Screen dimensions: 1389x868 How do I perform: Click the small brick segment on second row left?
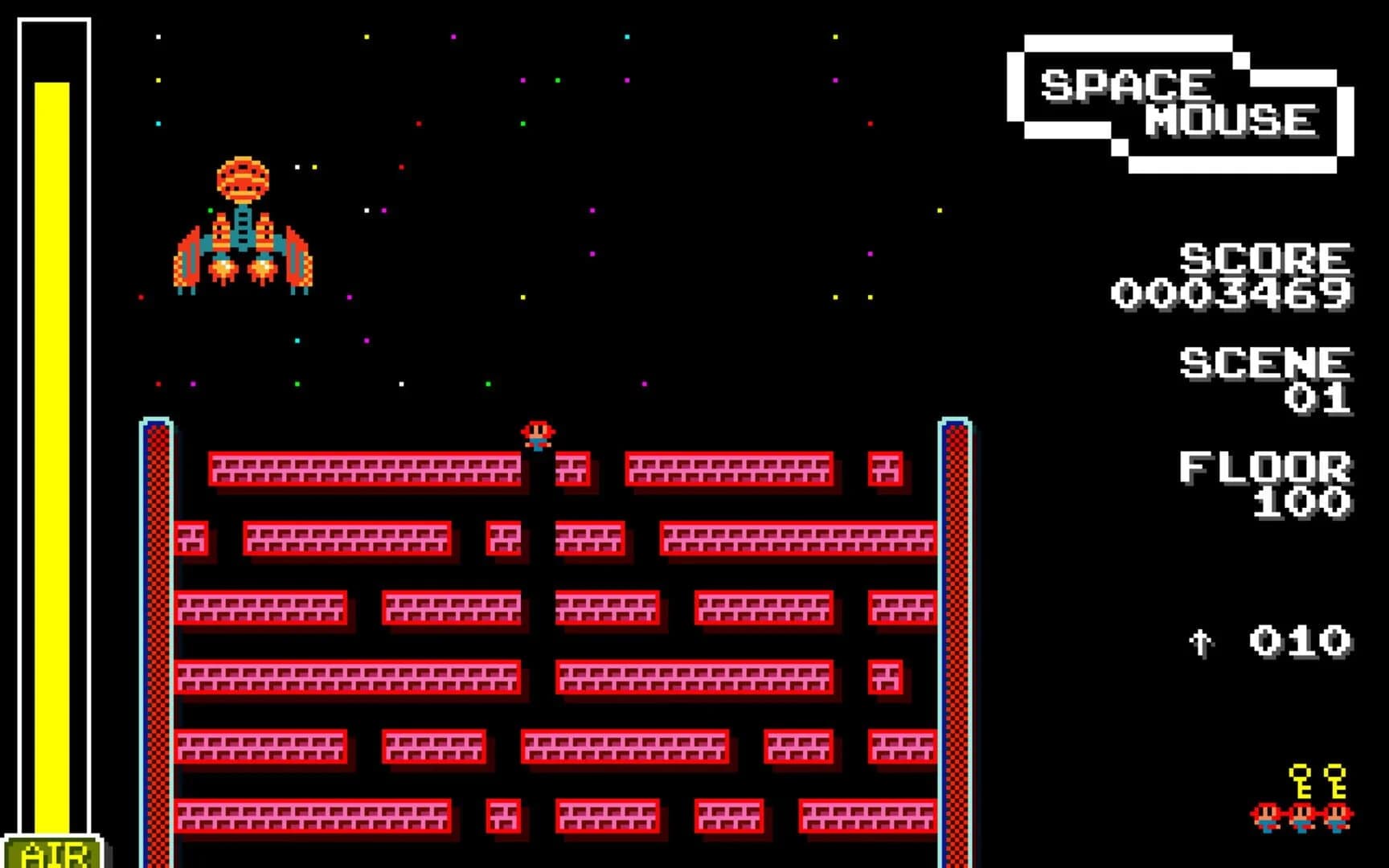coord(191,540)
